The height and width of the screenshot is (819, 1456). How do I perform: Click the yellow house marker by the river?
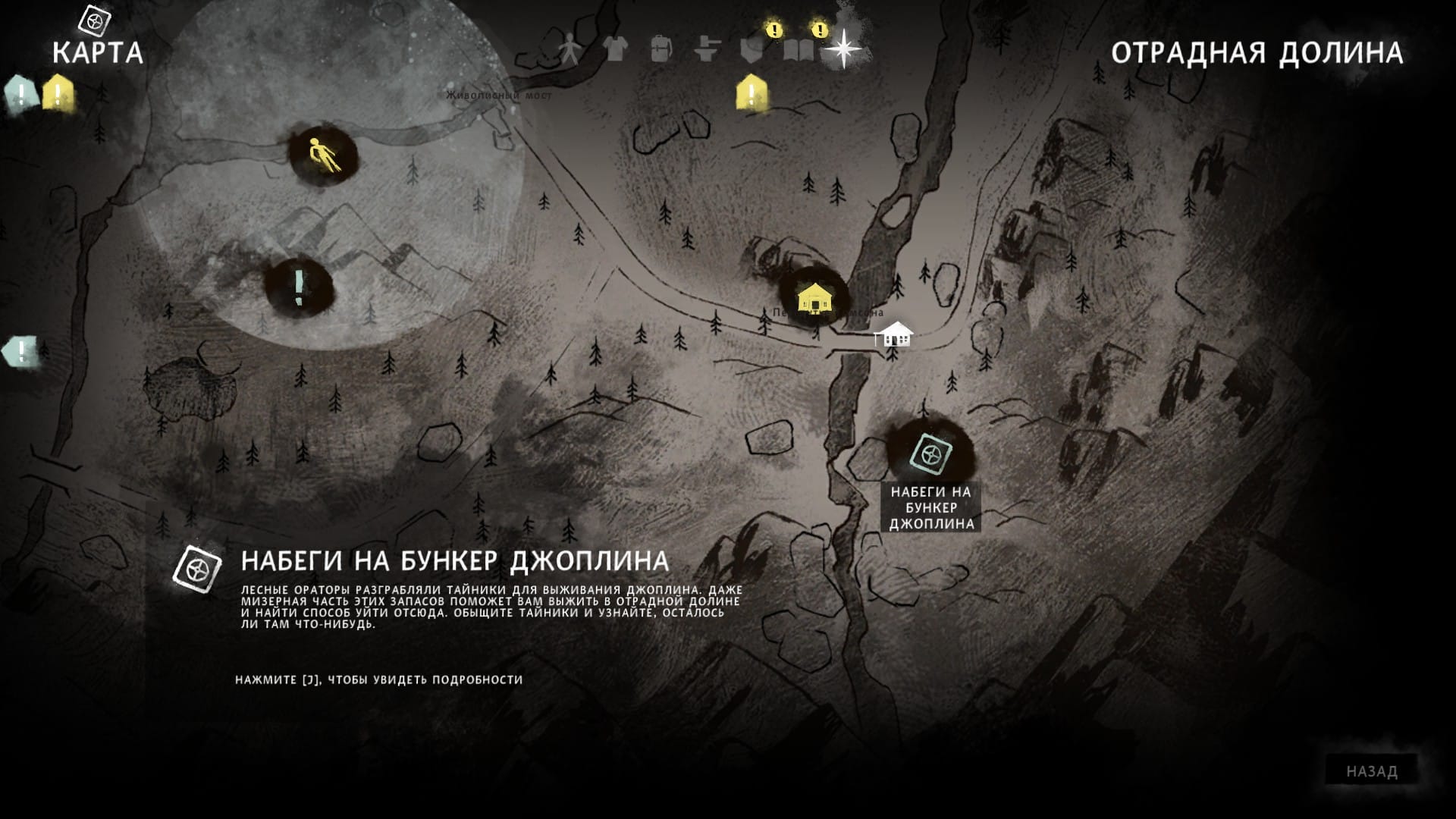coord(814,297)
